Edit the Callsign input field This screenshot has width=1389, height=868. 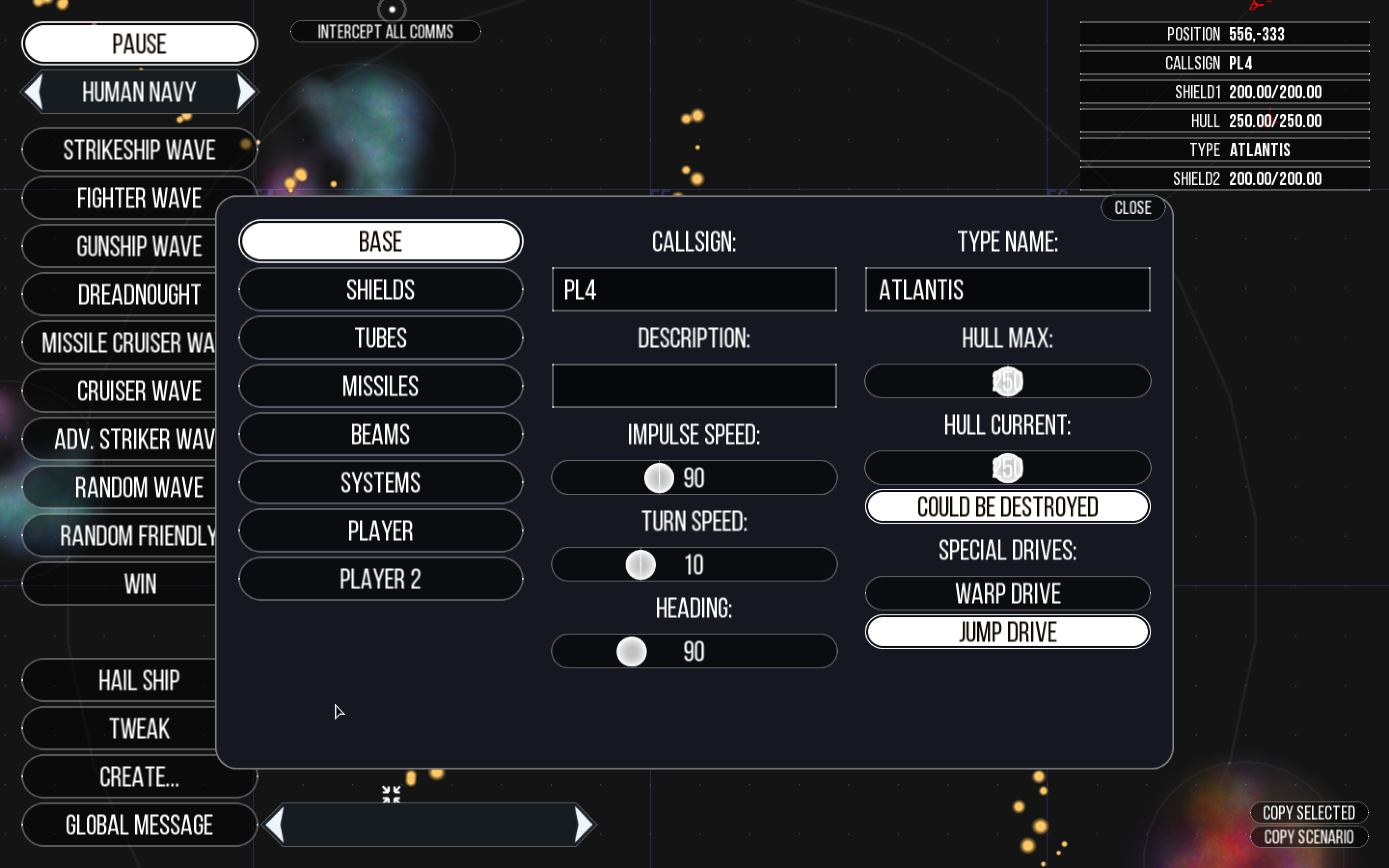pos(694,290)
